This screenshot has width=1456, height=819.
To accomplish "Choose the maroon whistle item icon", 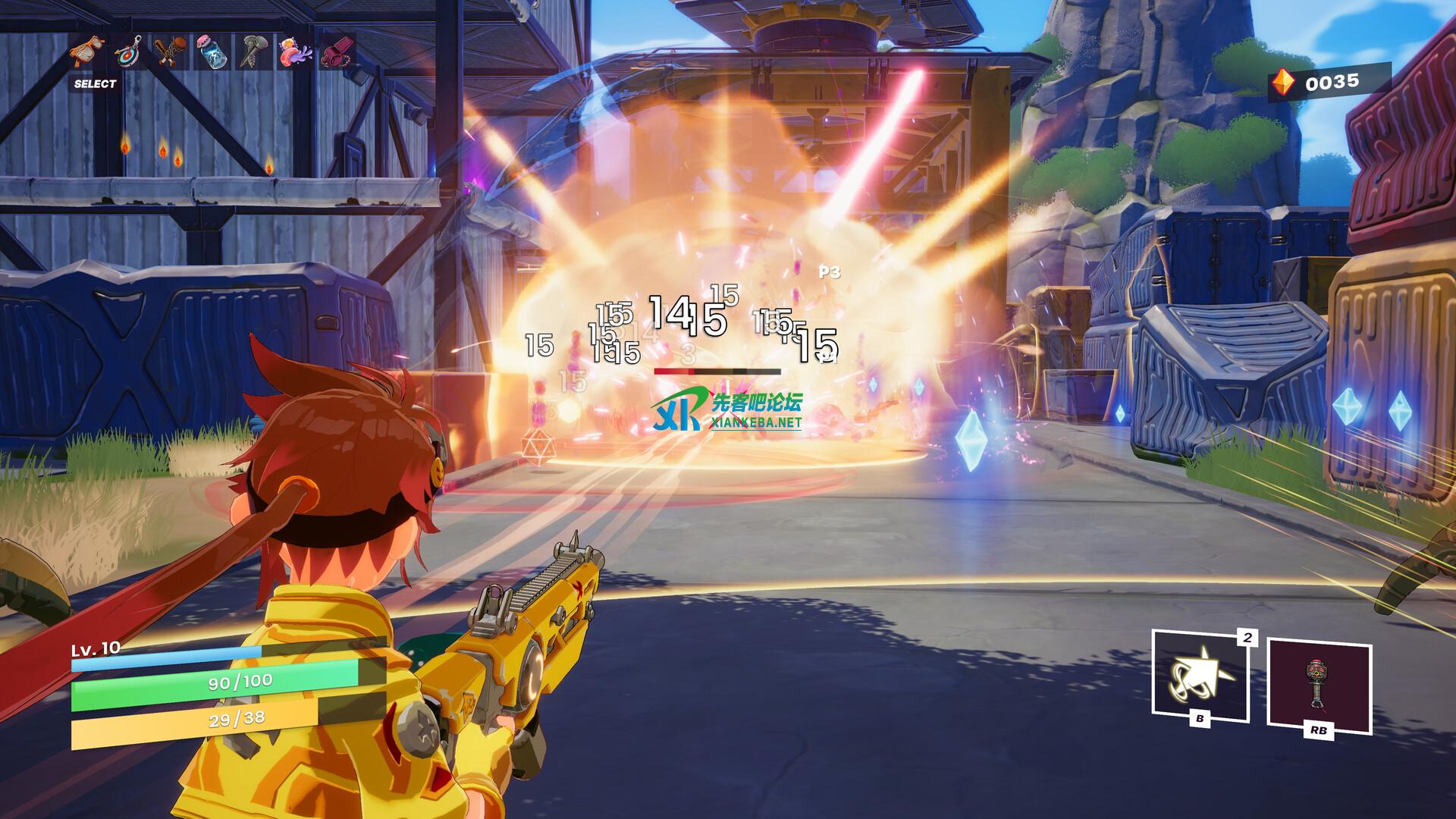I will tap(334, 52).
